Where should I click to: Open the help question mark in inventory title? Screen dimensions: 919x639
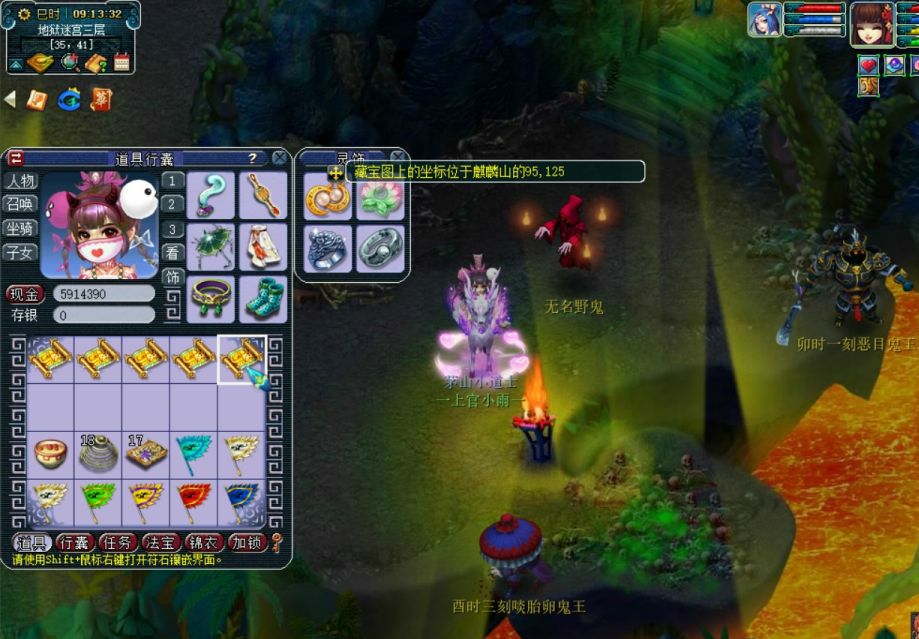(x=252, y=158)
